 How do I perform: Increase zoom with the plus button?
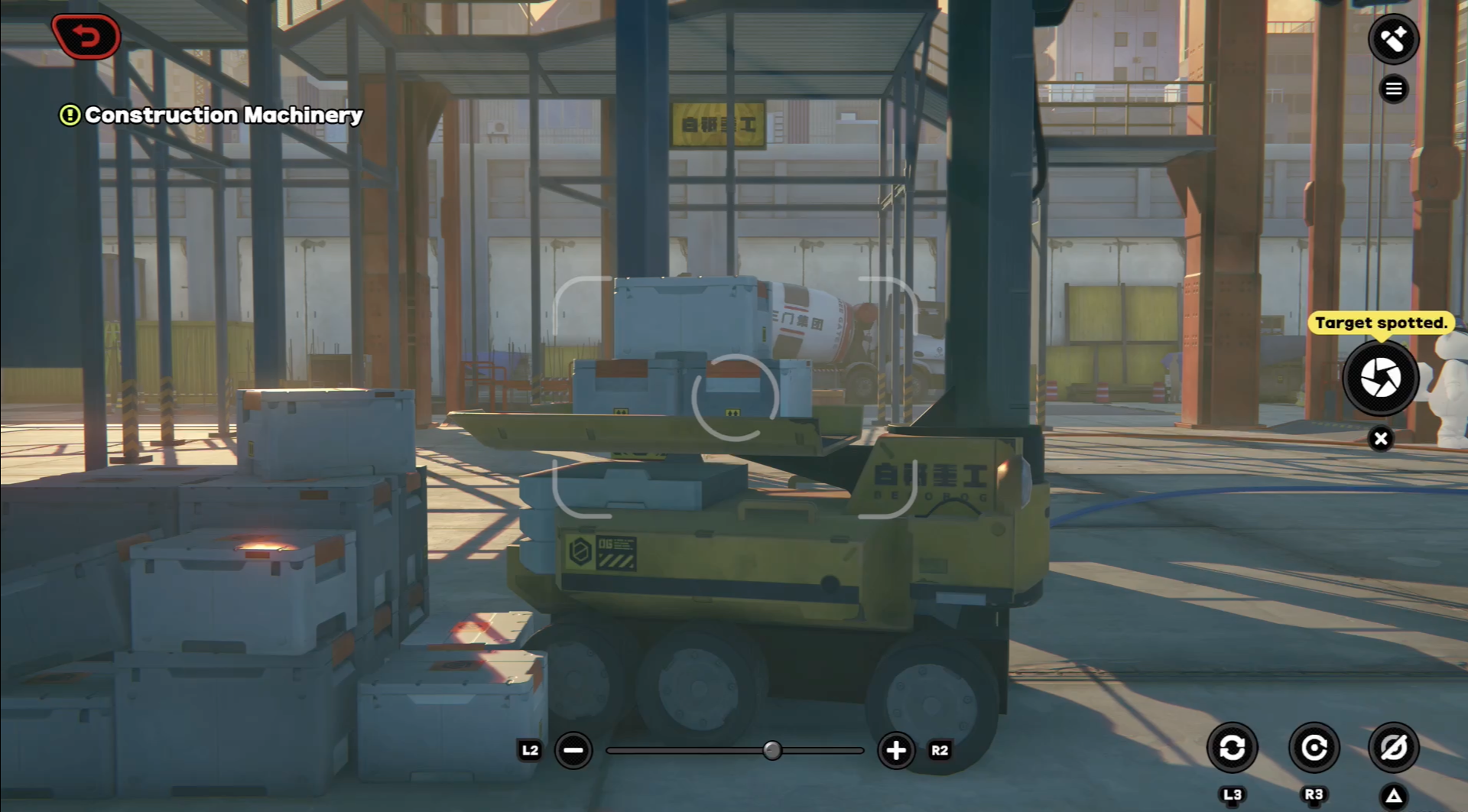pyautogui.click(x=896, y=750)
